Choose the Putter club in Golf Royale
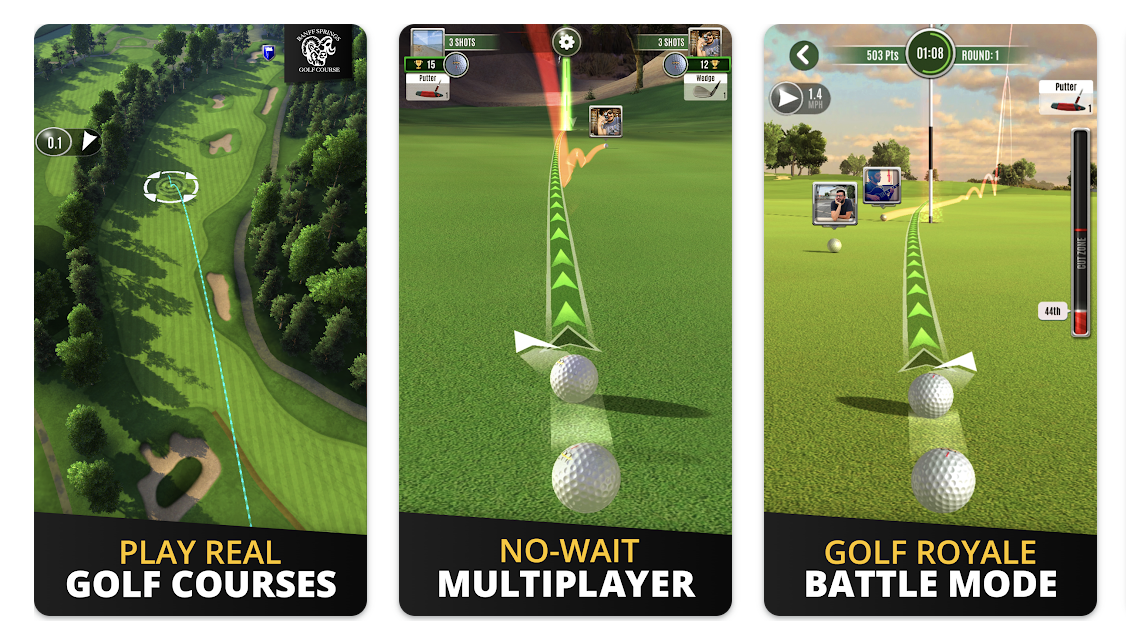This screenshot has width=1126, height=636. pos(1066,97)
